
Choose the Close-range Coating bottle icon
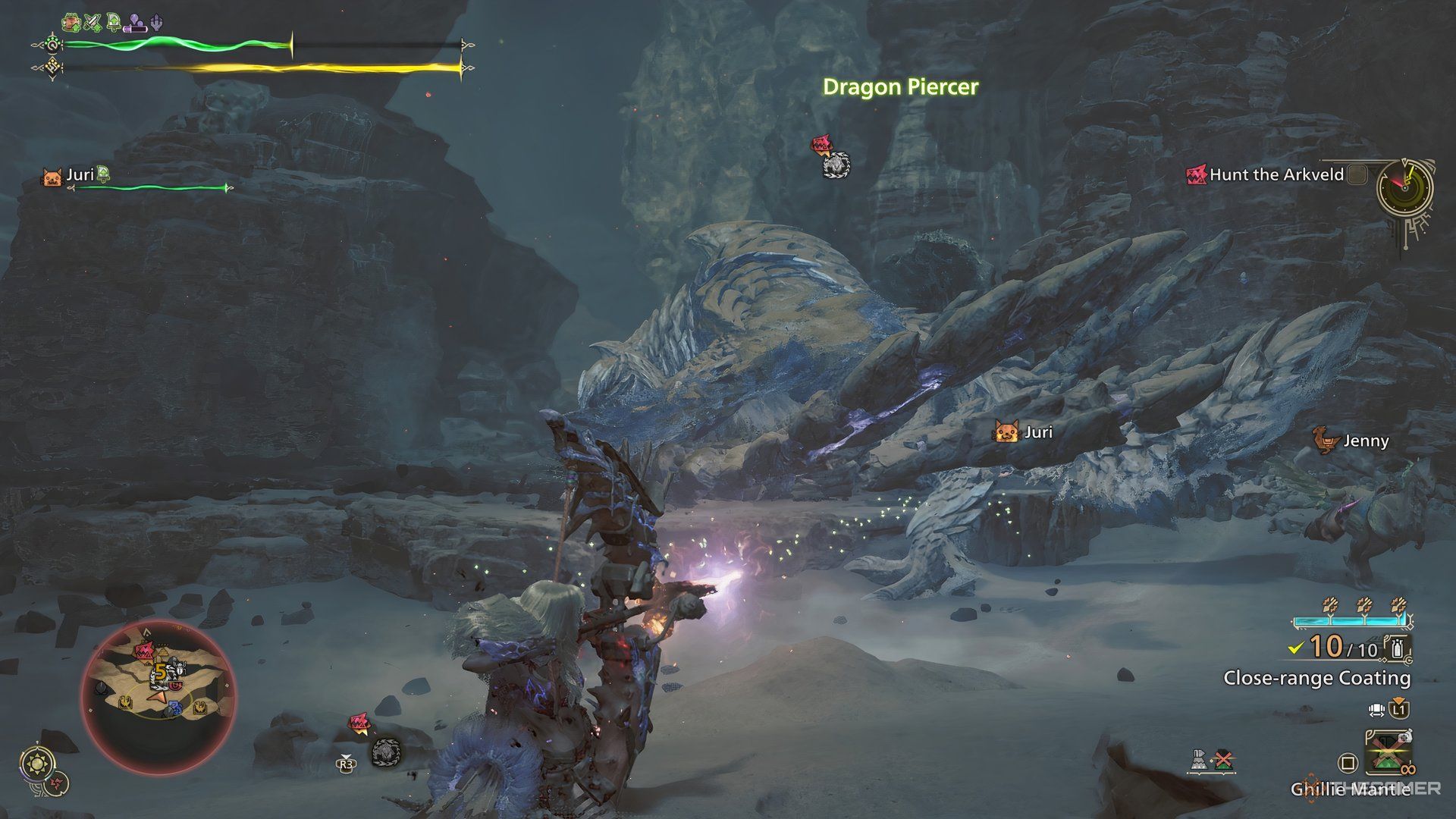click(x=1399, y=648)
